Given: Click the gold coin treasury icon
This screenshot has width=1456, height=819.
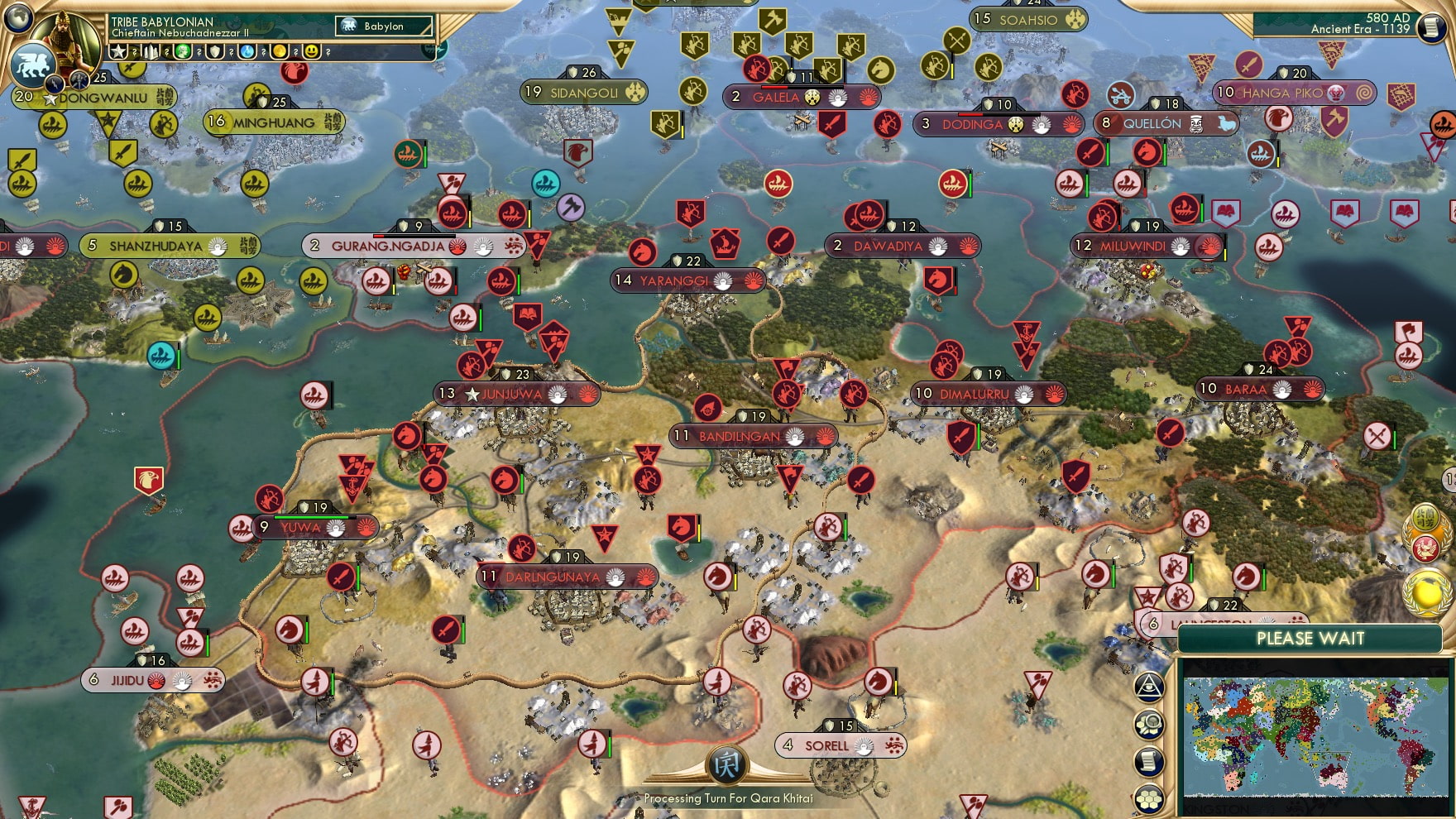Looking at the screenshot, I should [280, 52].
